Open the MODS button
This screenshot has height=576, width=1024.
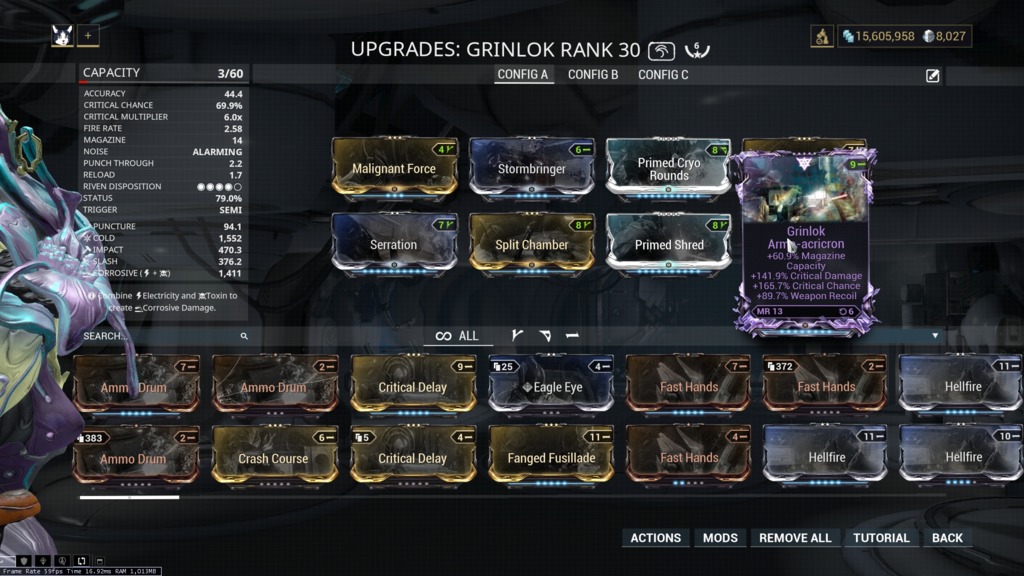click(720, 538)
